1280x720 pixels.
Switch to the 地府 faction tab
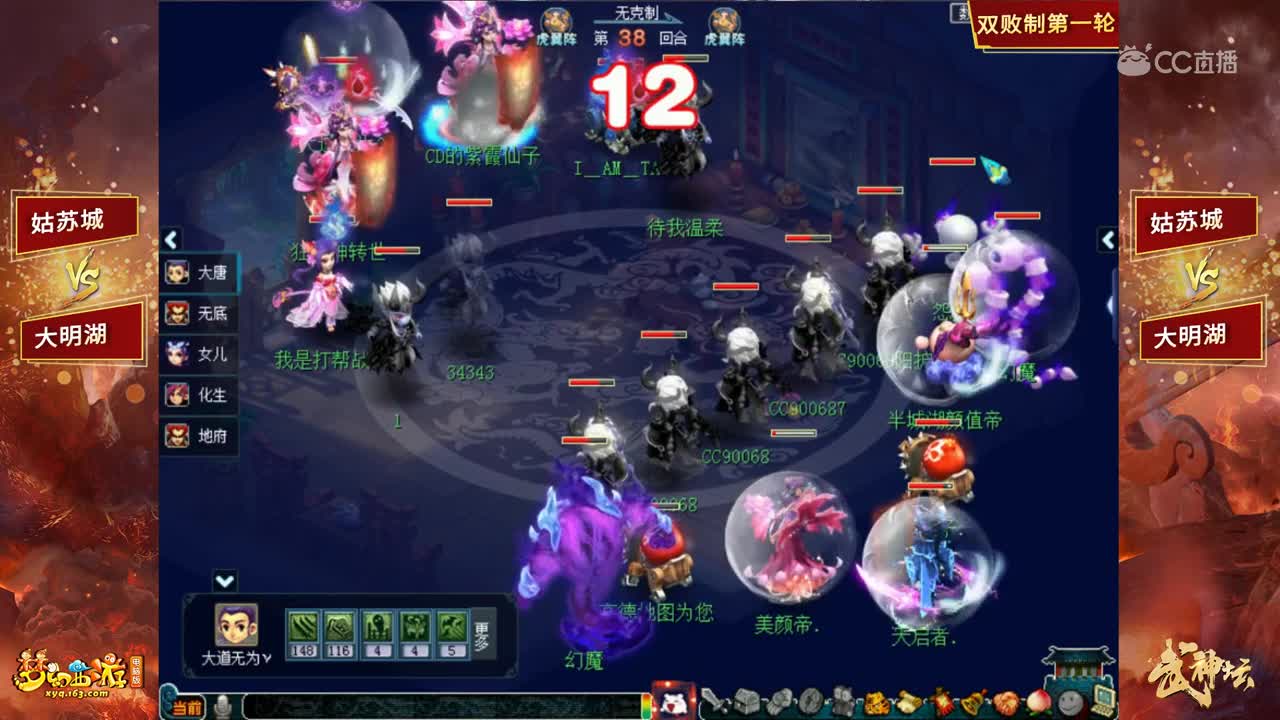tap(203, 436)
